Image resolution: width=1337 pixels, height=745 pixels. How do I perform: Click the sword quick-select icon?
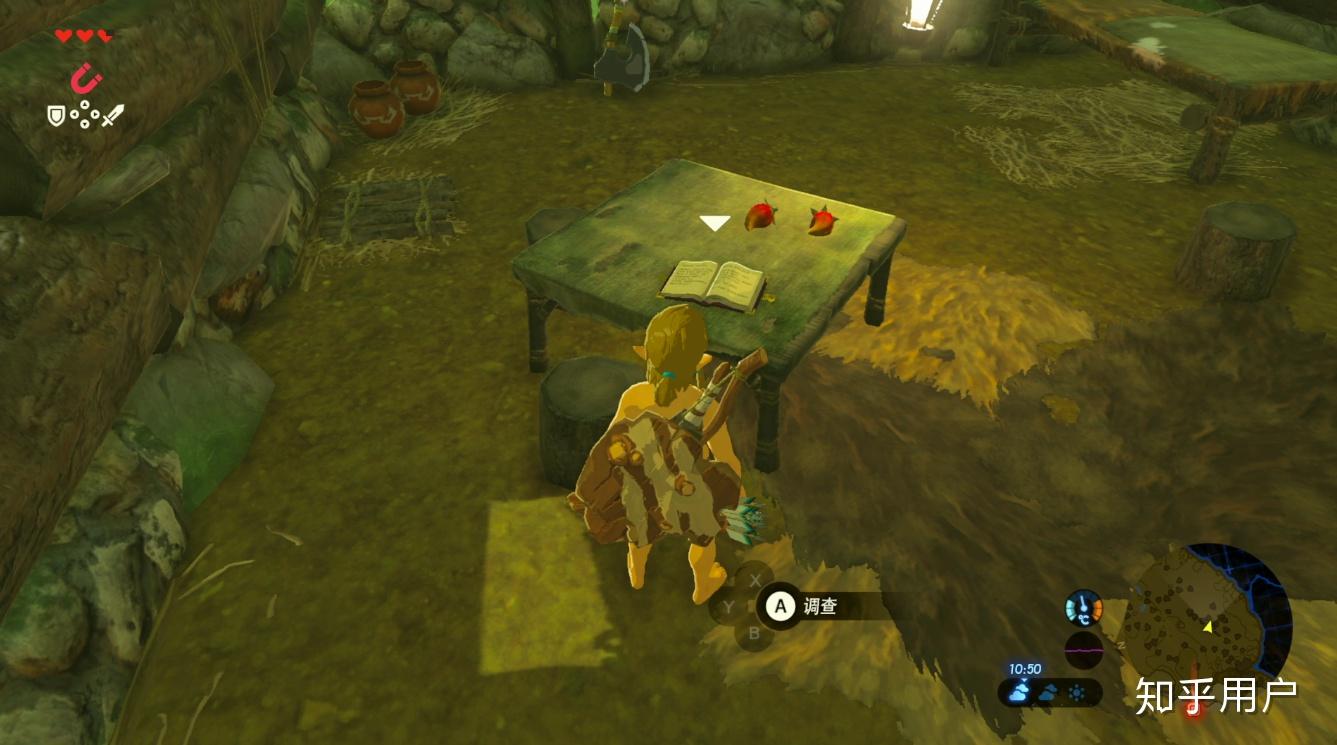pyautogui.click(x=112, y=115)
